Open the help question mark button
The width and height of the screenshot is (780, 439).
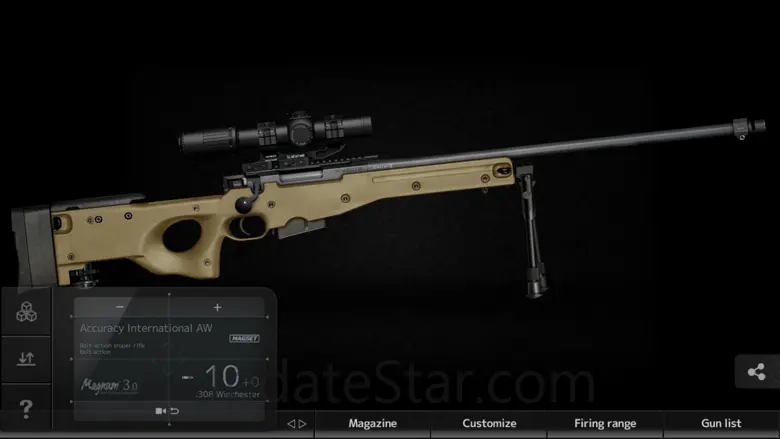pos(26,408)
